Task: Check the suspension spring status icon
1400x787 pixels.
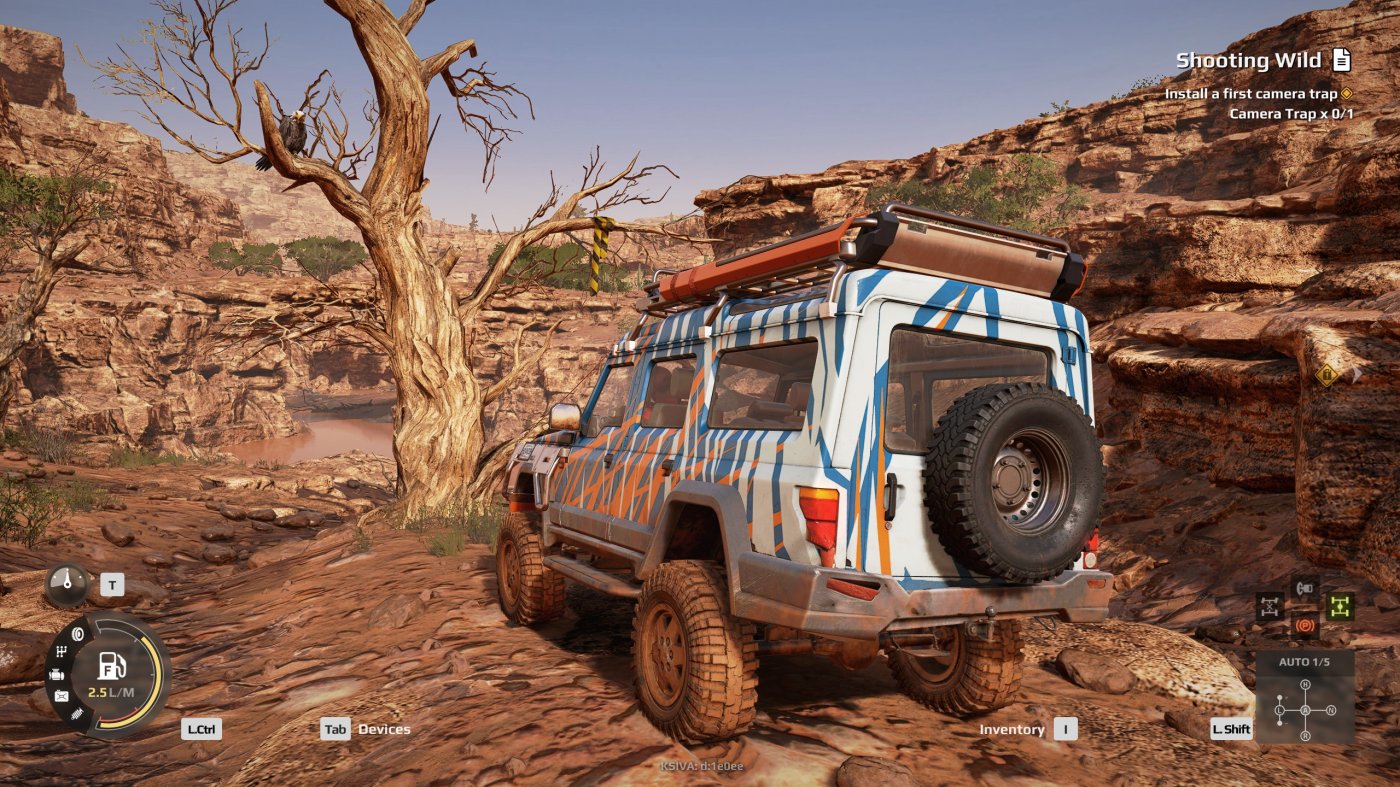Action: click(76, 713)
